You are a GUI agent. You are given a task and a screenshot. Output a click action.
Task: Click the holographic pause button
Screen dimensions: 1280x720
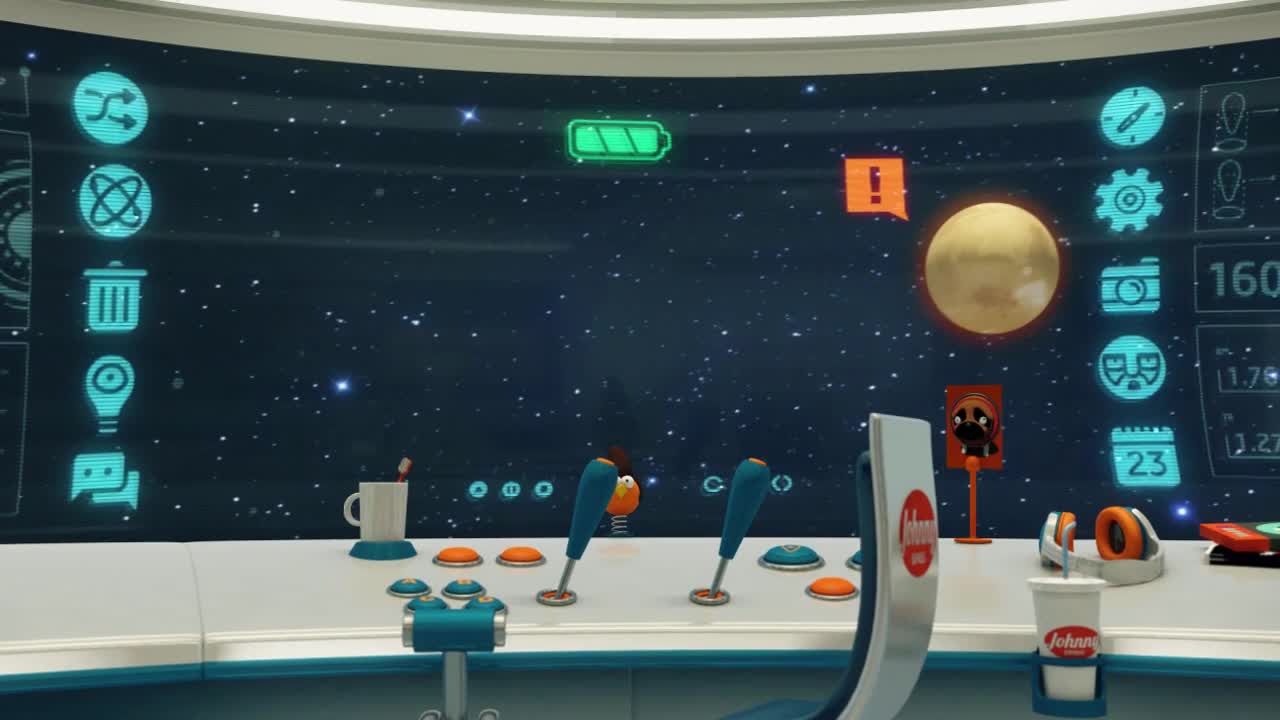pos(510,490)
